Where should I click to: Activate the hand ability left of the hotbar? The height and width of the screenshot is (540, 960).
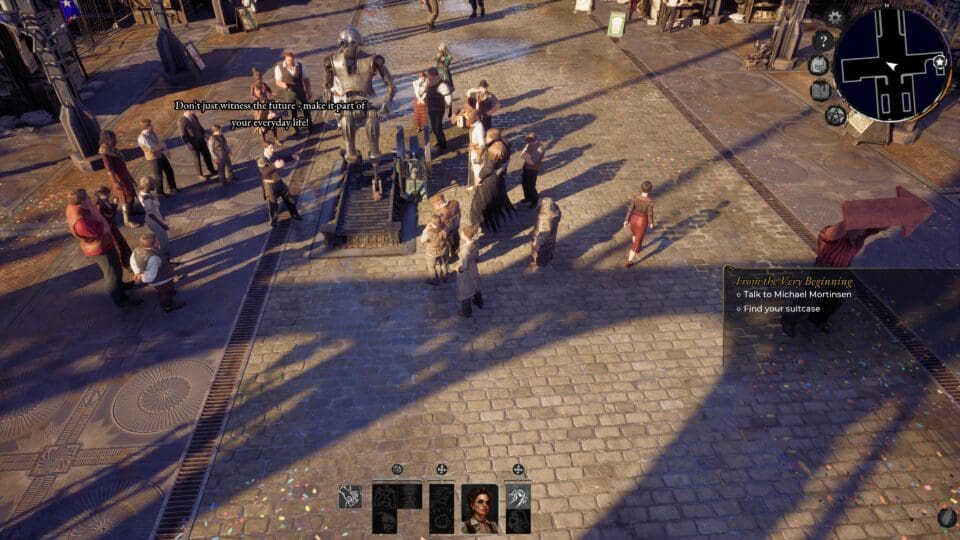(350, 497)
